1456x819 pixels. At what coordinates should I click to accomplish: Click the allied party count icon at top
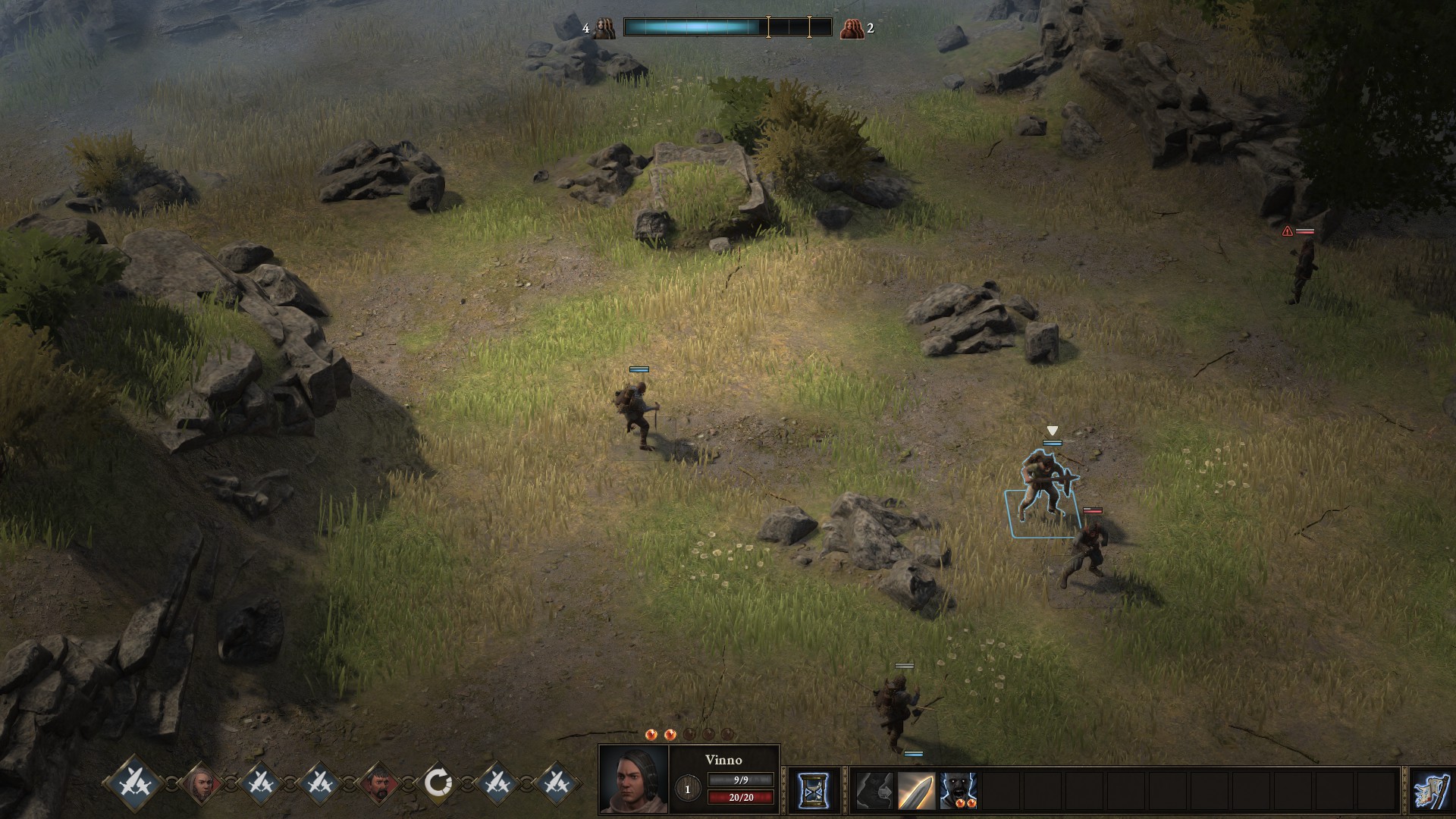click(x=604, y=29)
